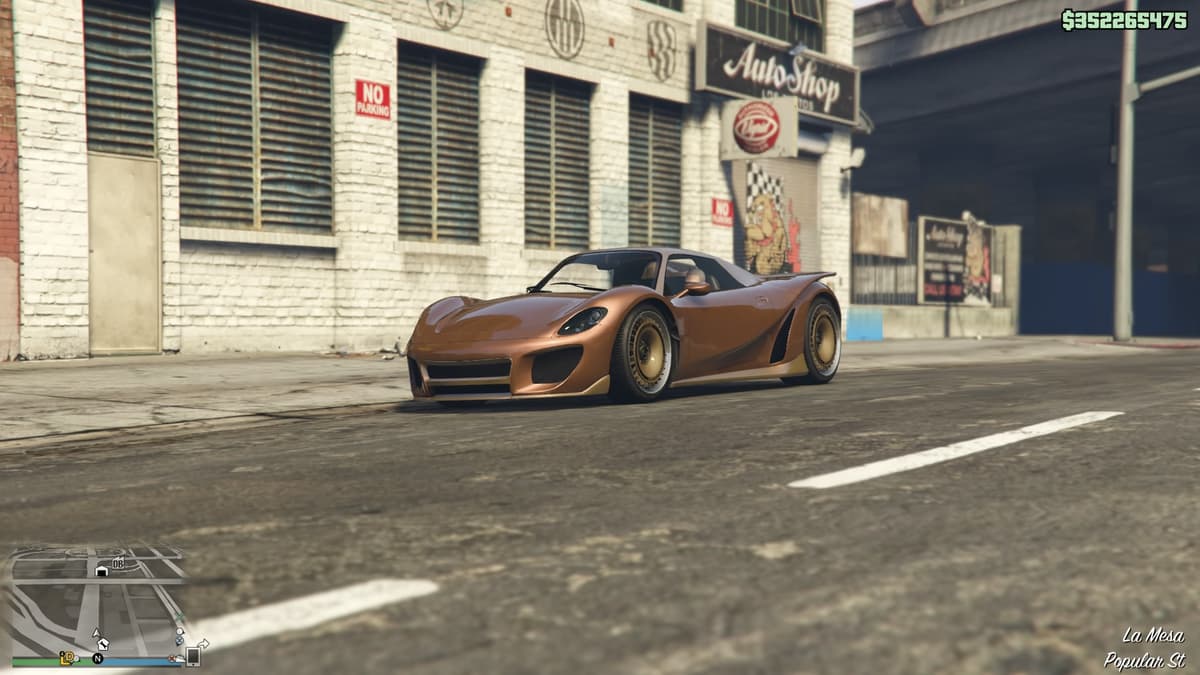Open the minimap
This screenshot has height=675, width=1200.
pyautogui.click(x=97, y=601)
